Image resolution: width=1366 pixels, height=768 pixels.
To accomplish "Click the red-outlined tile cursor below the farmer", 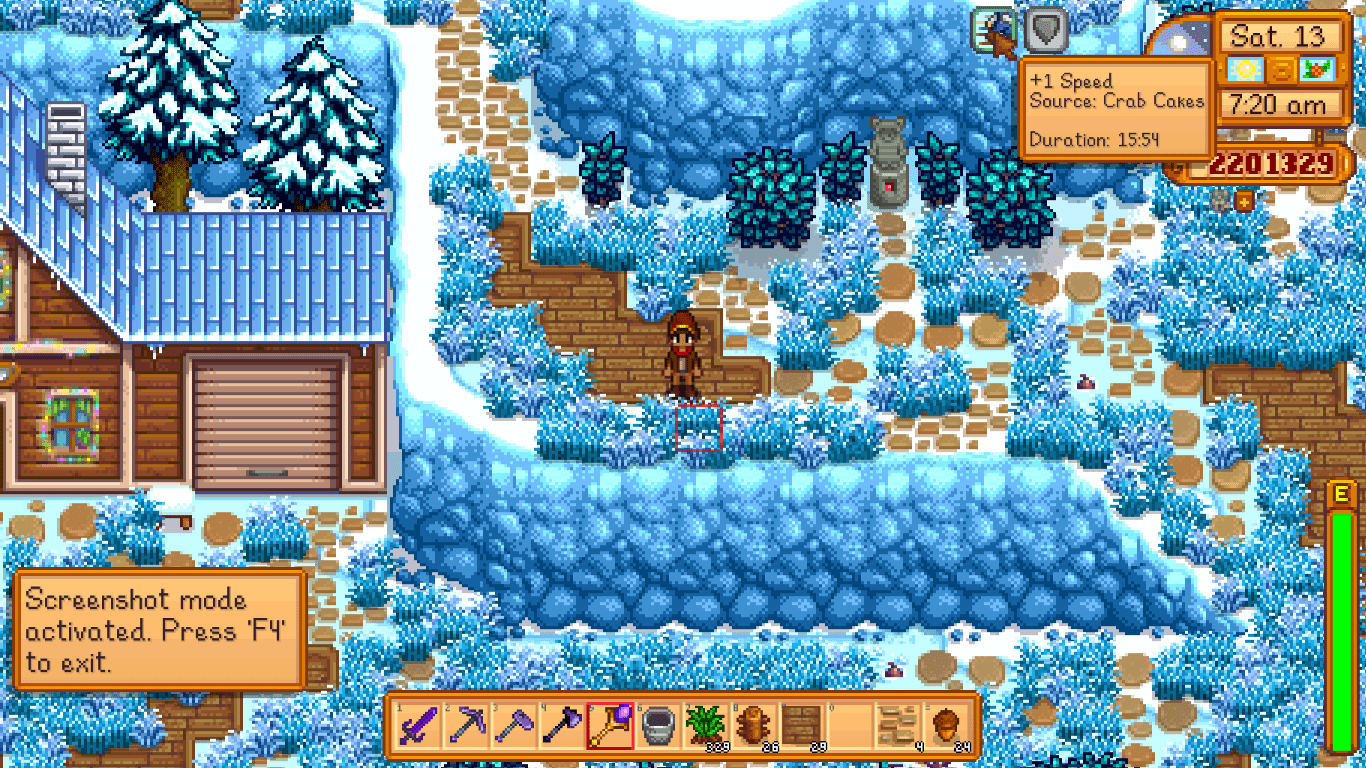I will pos(700,428).
